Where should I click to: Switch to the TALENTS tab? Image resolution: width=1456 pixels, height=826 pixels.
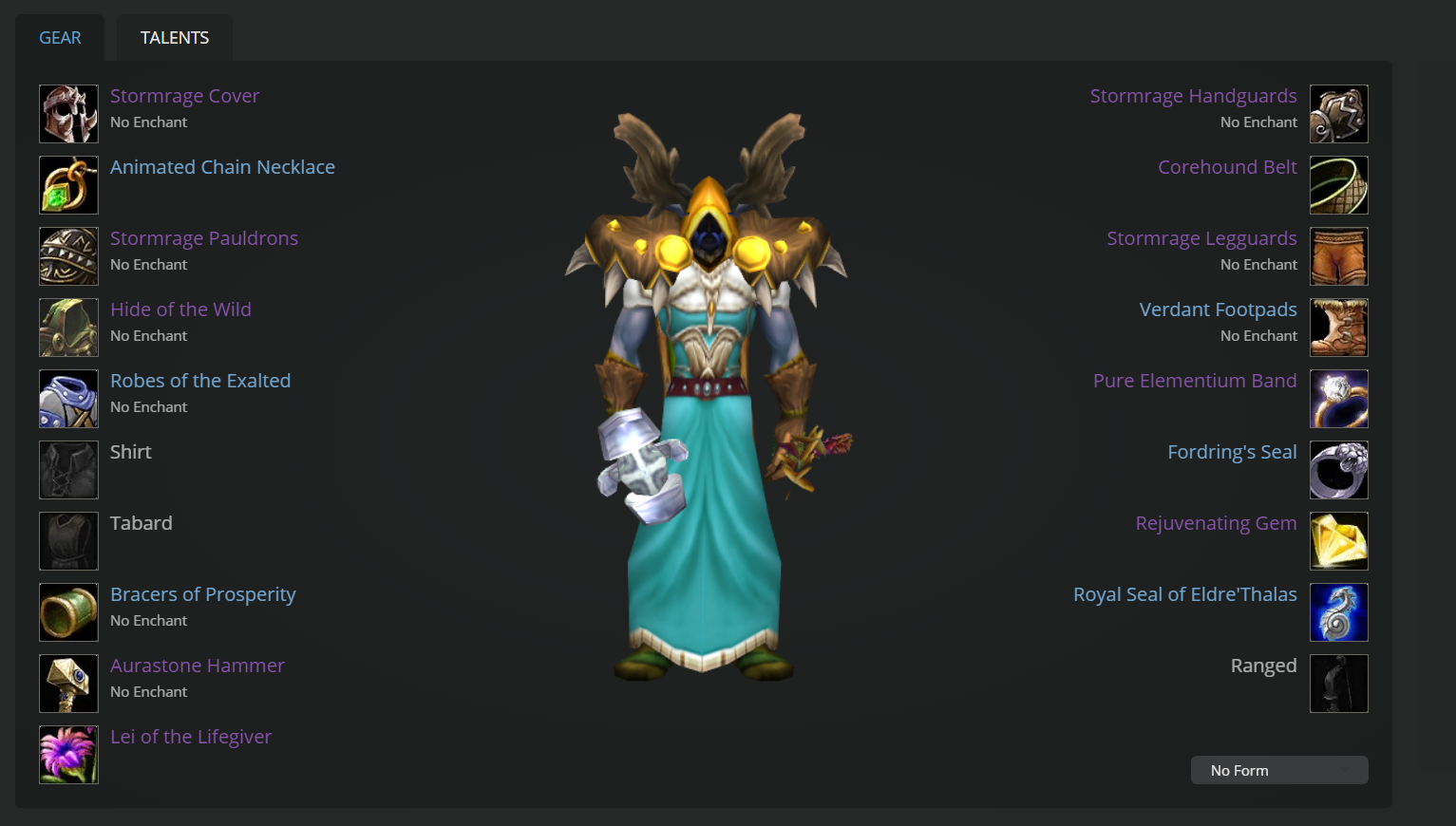click(174, 37)
